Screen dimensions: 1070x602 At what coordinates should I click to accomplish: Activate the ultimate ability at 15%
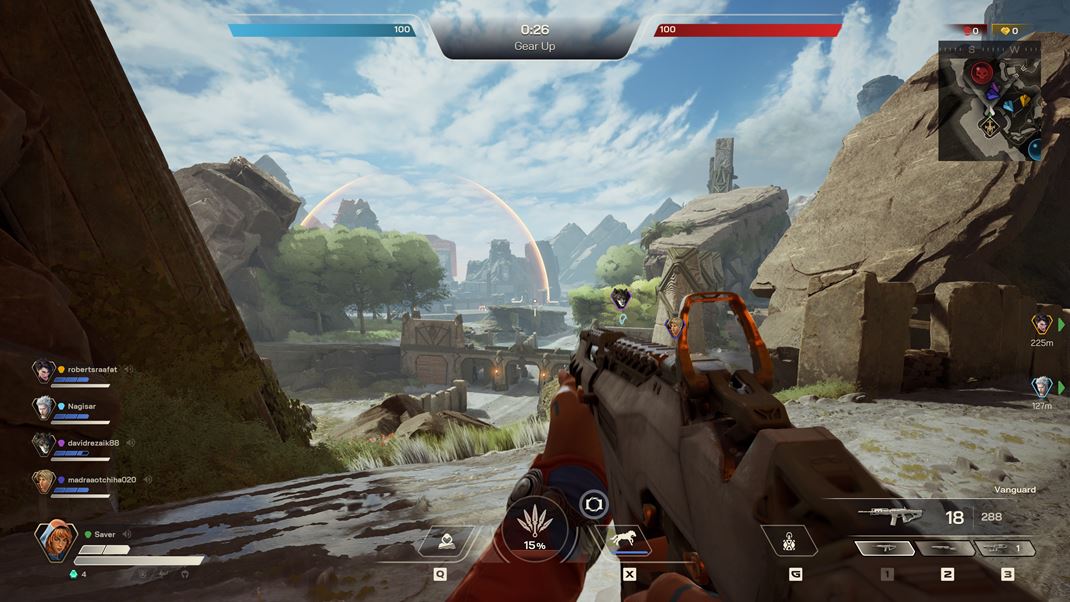point(534,530)
